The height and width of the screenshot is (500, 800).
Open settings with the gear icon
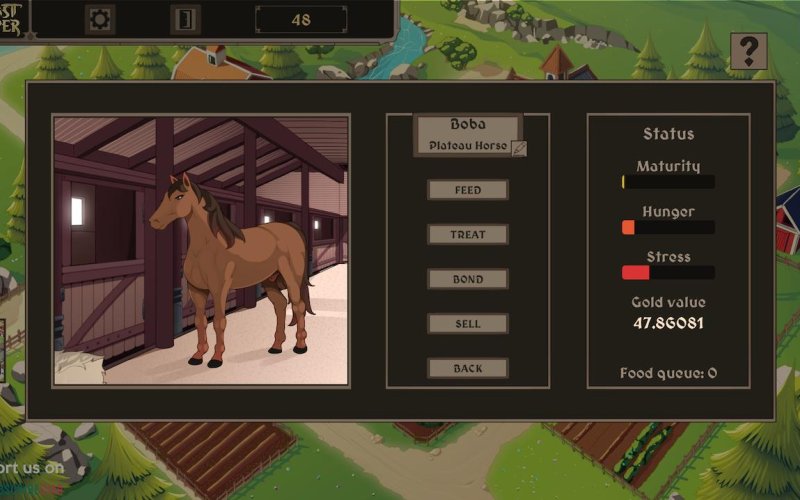point(100,19)
